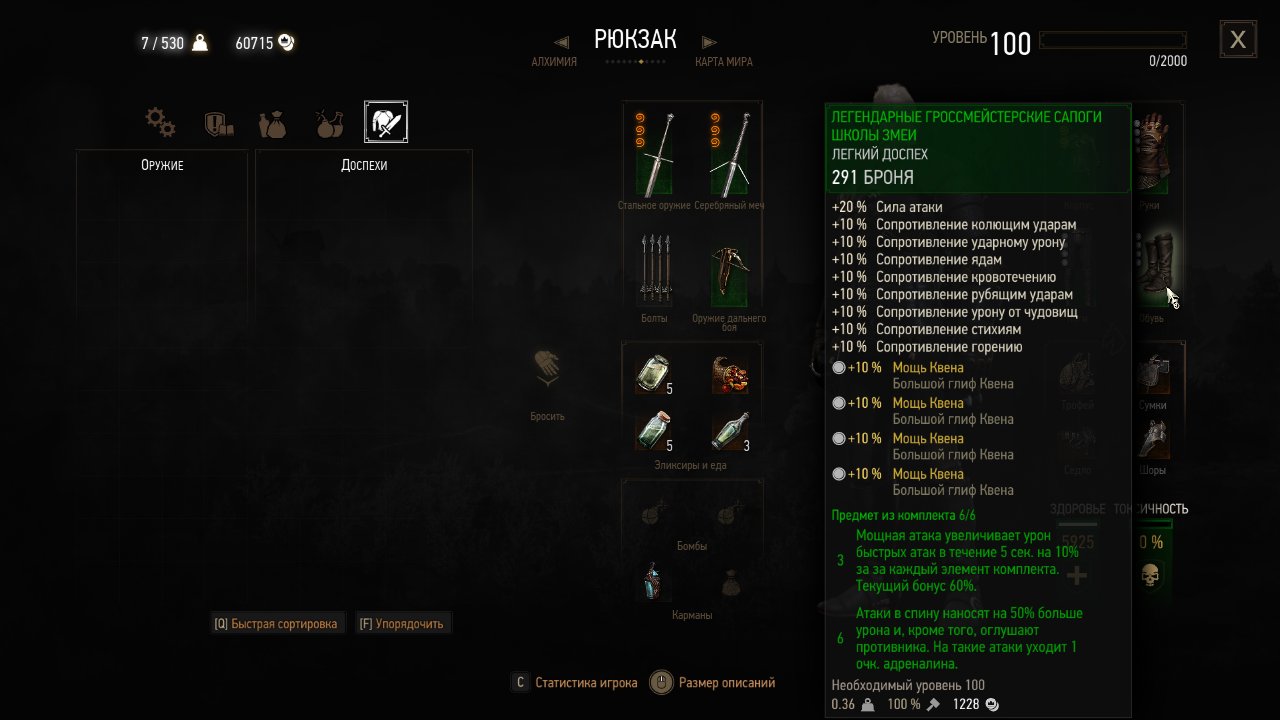Screen dimensions: 1280x720
Task: Click the Быстрая сортировка button
Action: pos(278,624)
